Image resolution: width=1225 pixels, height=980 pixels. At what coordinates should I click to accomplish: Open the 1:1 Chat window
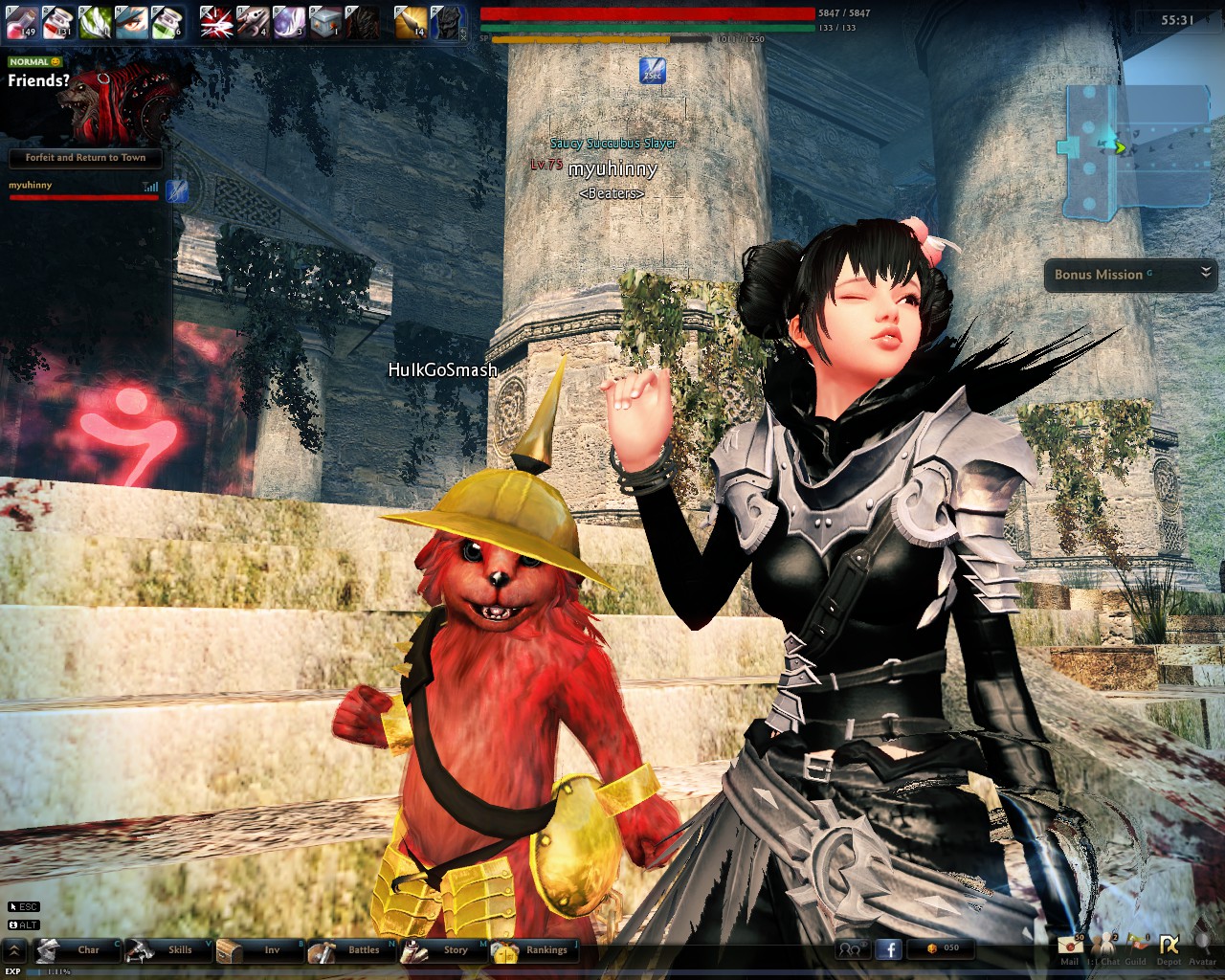(1105, 947)
